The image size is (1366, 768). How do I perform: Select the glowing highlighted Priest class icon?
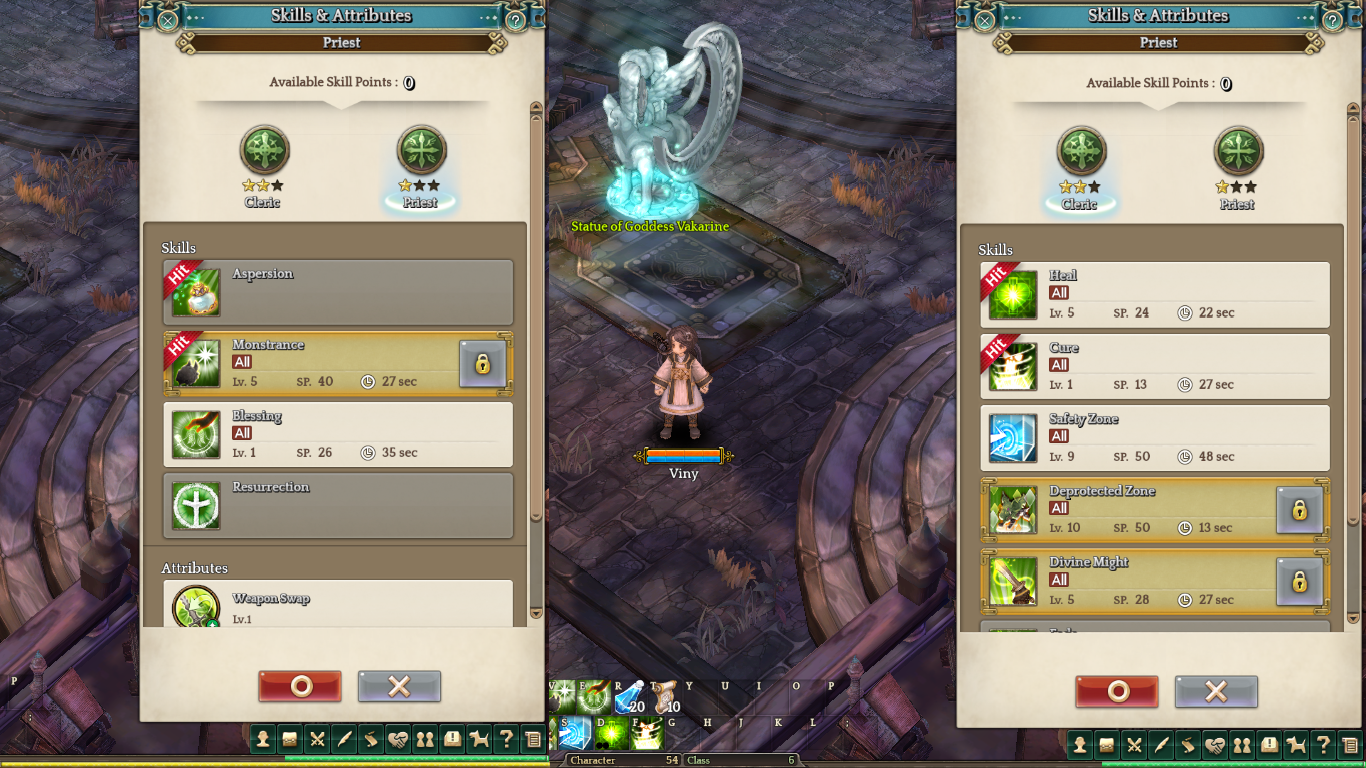point(421,152)
